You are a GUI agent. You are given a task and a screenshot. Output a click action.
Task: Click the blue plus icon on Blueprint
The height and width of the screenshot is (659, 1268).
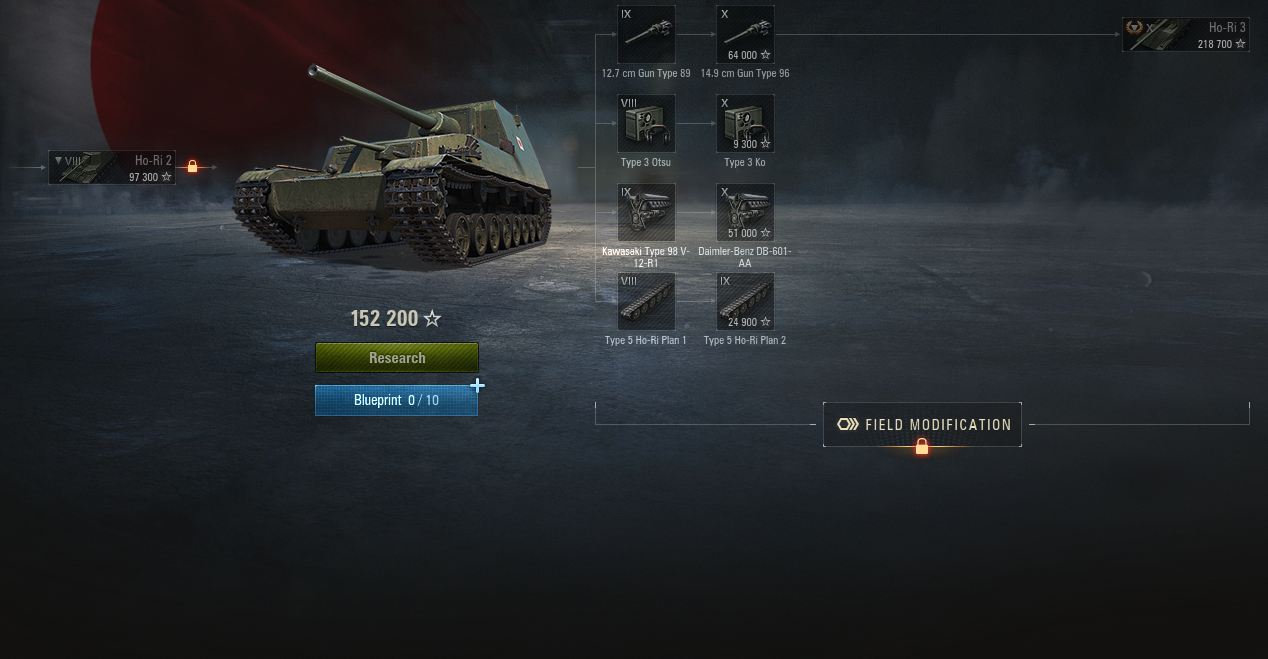(x=478, y=386)
